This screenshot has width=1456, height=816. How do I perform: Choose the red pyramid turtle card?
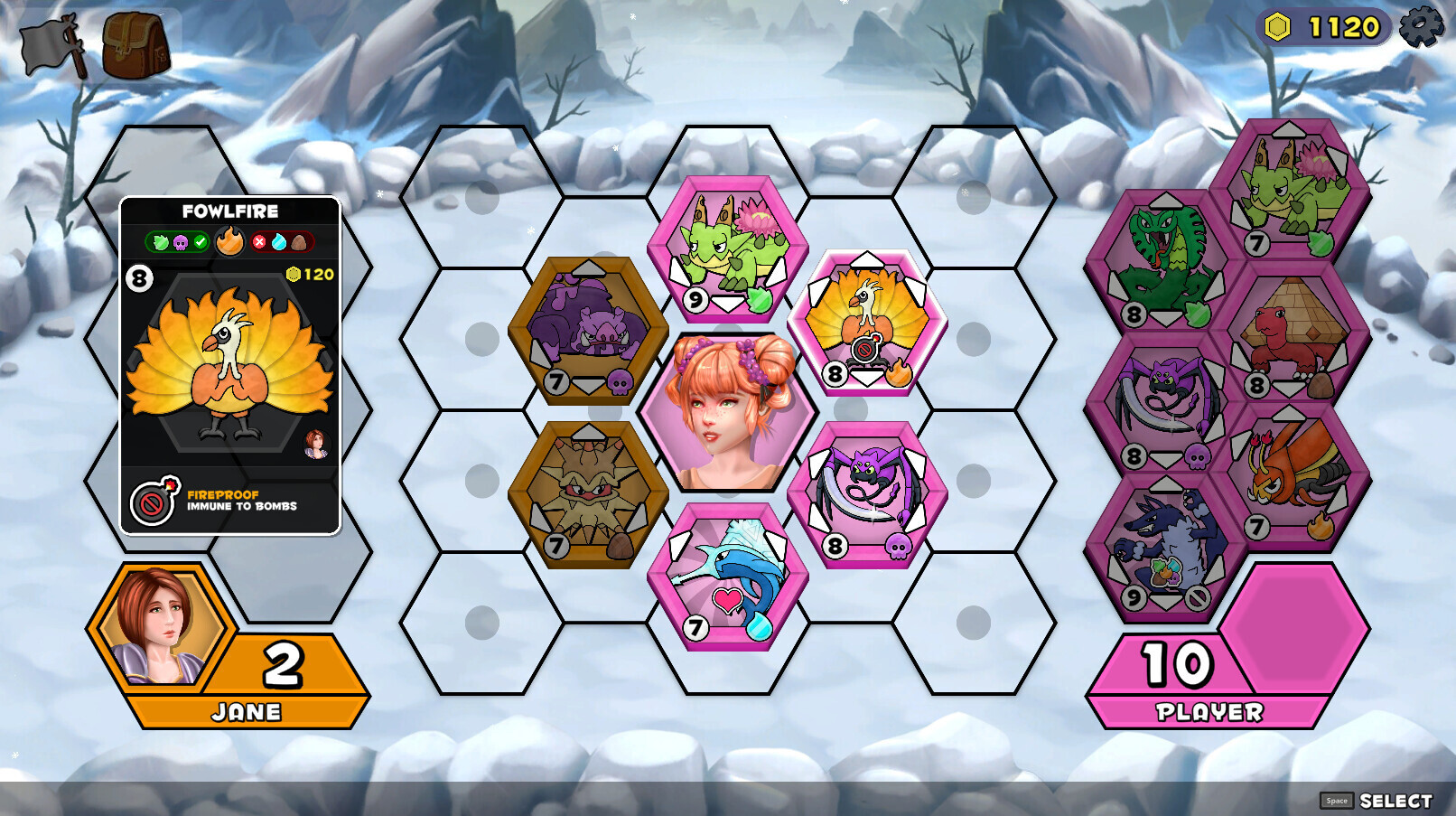click(x=1288, y=333)
